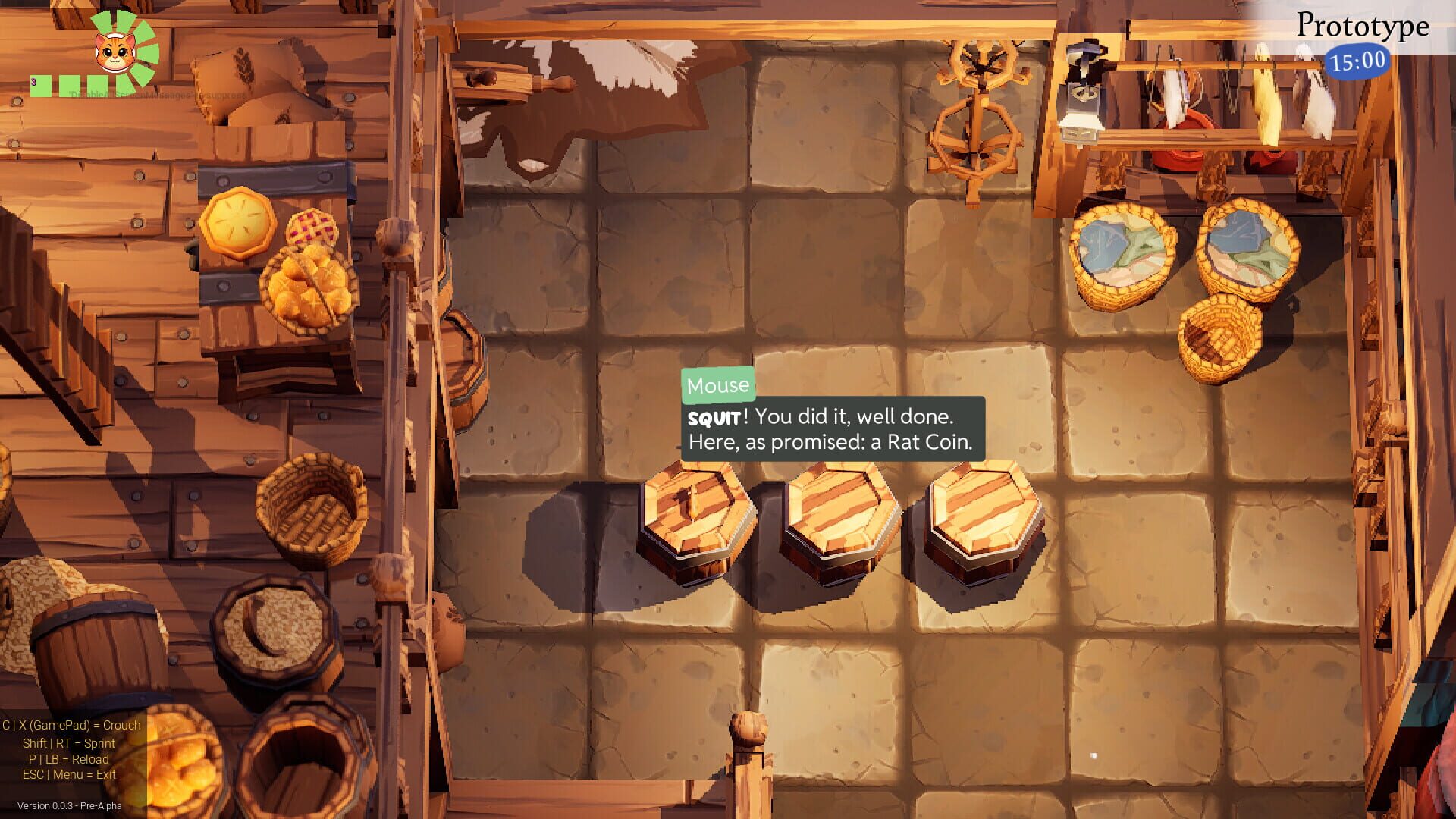Open the barrel of grain near the bottom left
The height and width of the screenshot is (819, 1456).
click(269, 626)
